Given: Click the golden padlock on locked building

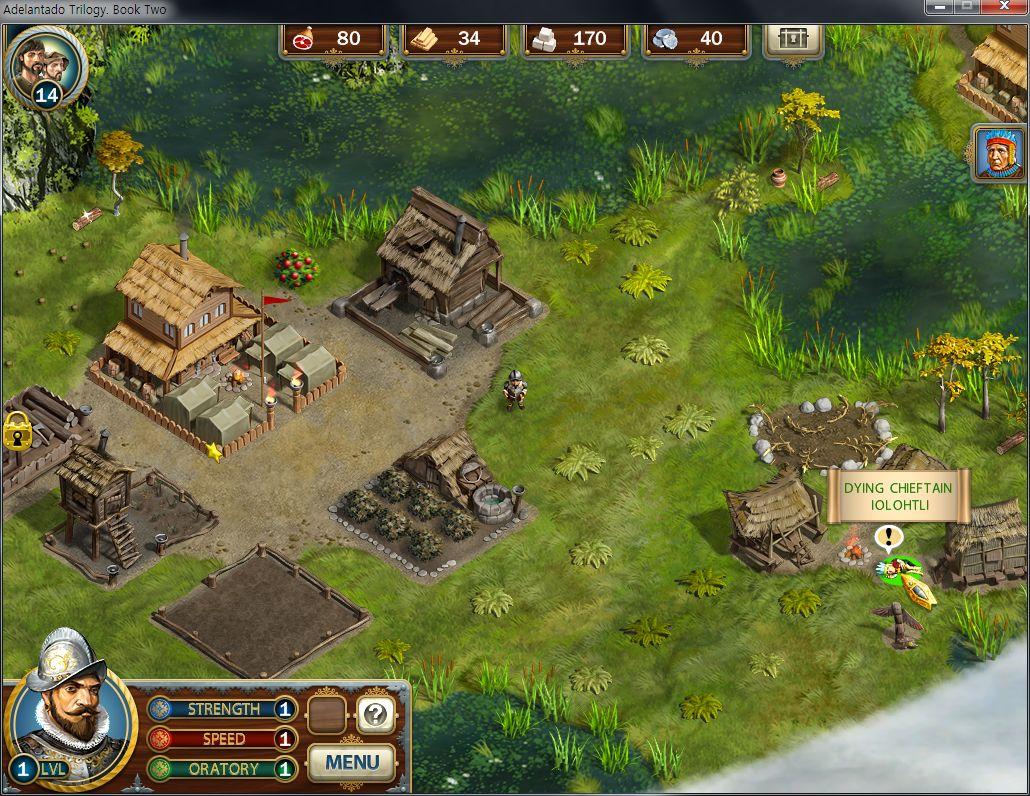Looking at the screenshot, I should click(x=17, y=430).
